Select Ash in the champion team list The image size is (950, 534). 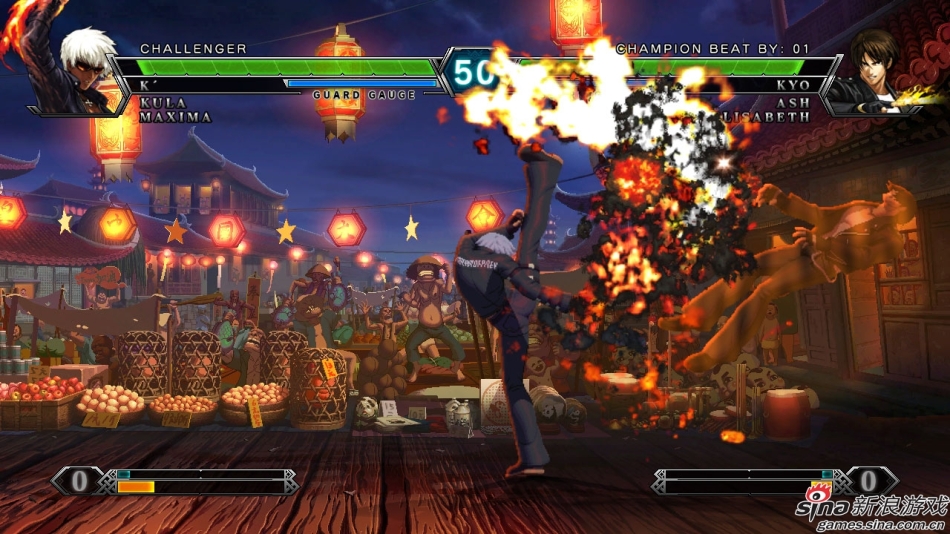click(791, 103)
